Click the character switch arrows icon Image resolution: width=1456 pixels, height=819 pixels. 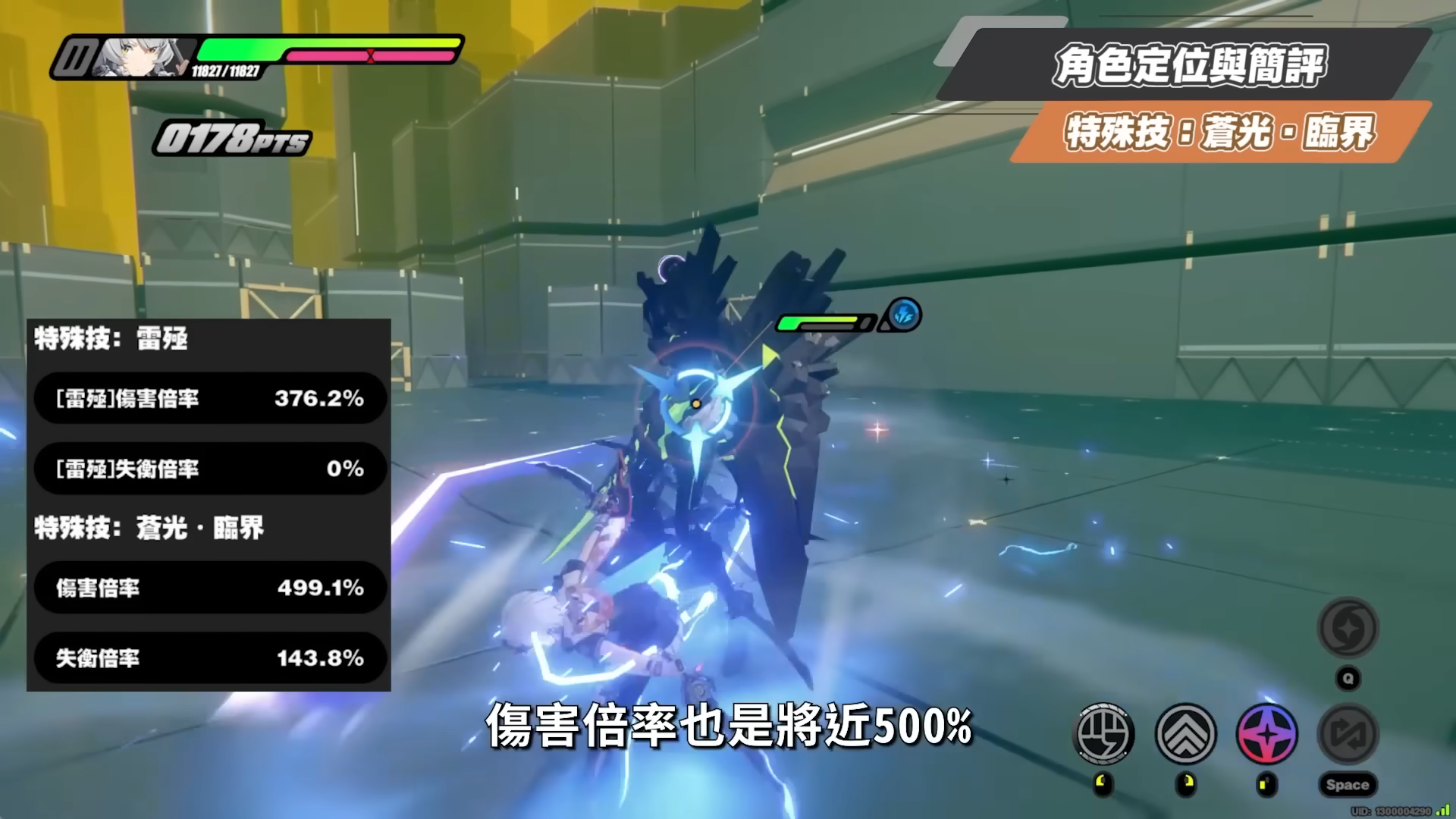[x=1348, y=733]
